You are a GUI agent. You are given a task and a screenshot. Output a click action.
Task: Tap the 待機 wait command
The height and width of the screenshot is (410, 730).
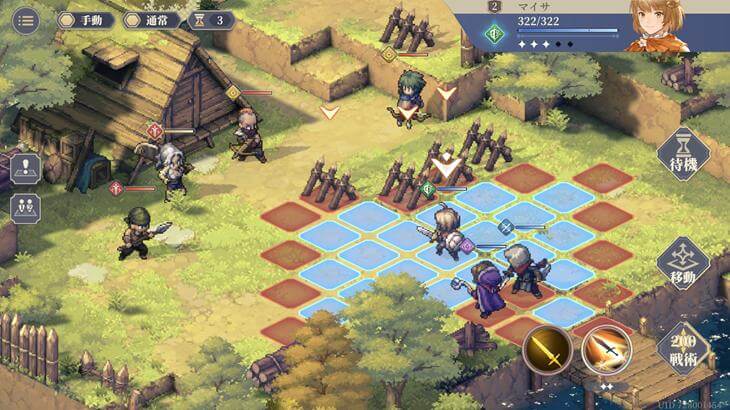tap(683, 156)
